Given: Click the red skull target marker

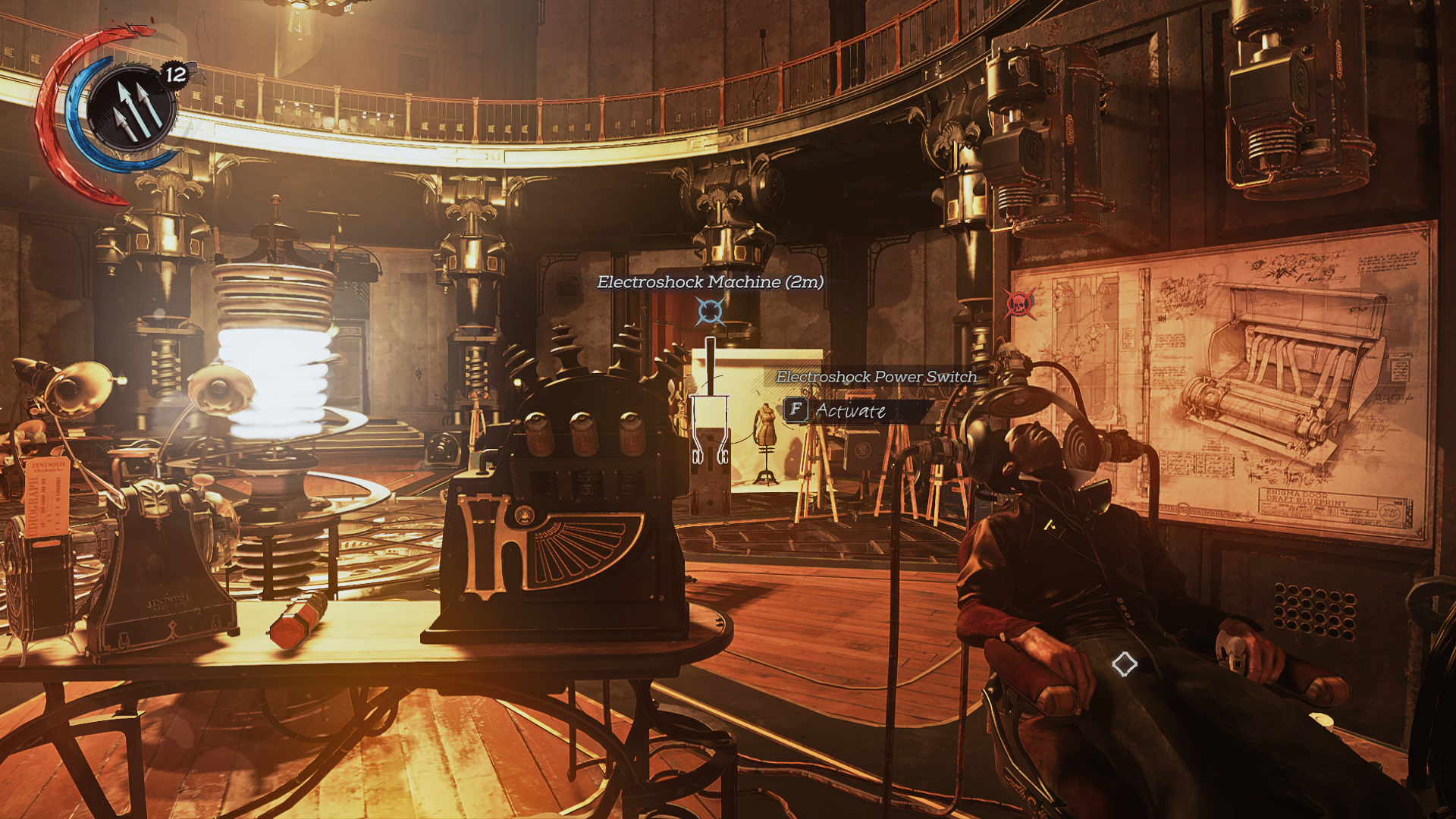Looking at the screenshot, I should point(1019,304).
